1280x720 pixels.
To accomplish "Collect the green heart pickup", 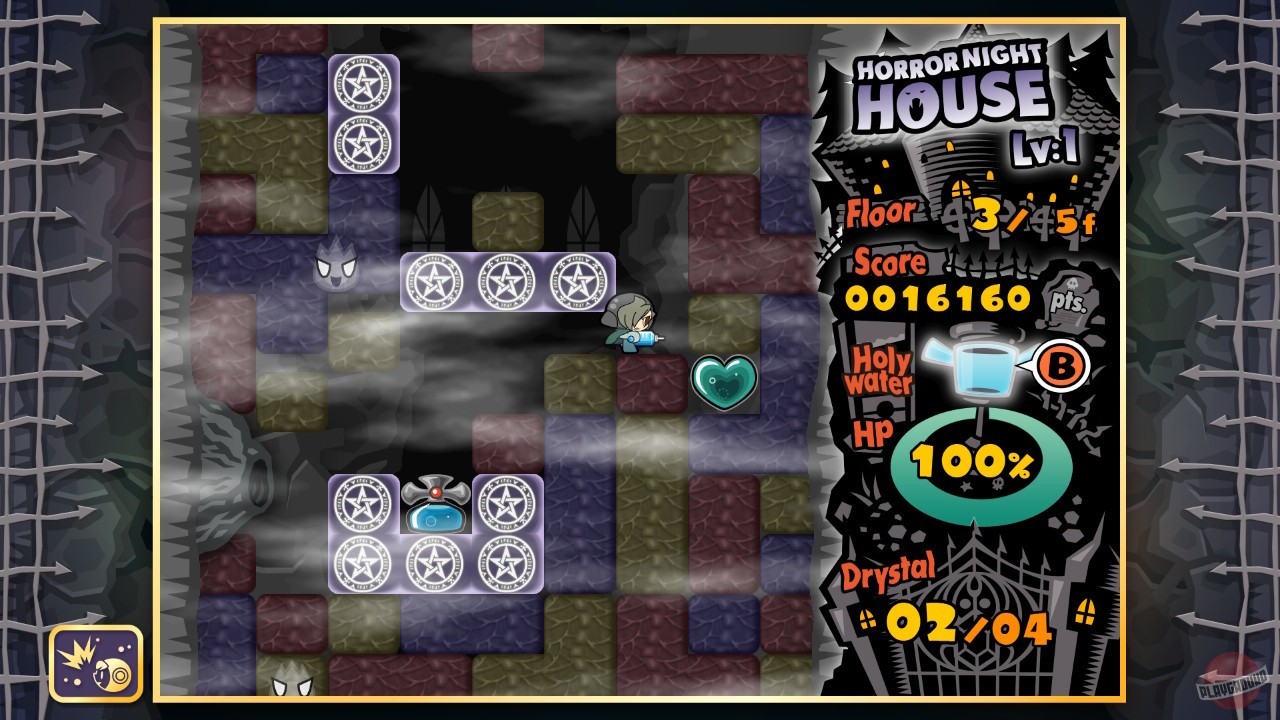I will 722,383.
